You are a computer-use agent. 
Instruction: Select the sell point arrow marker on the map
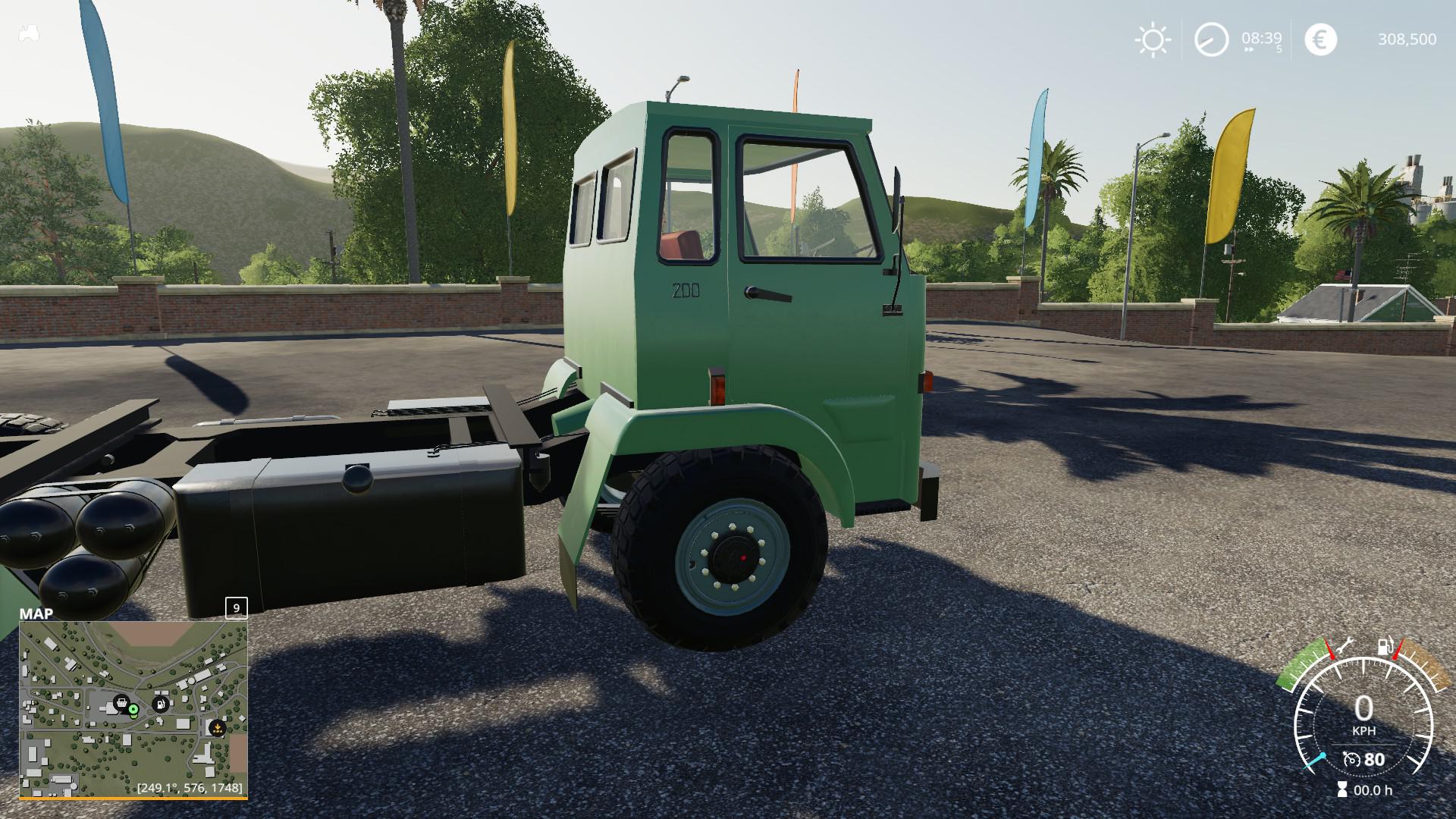click(218, 728)
